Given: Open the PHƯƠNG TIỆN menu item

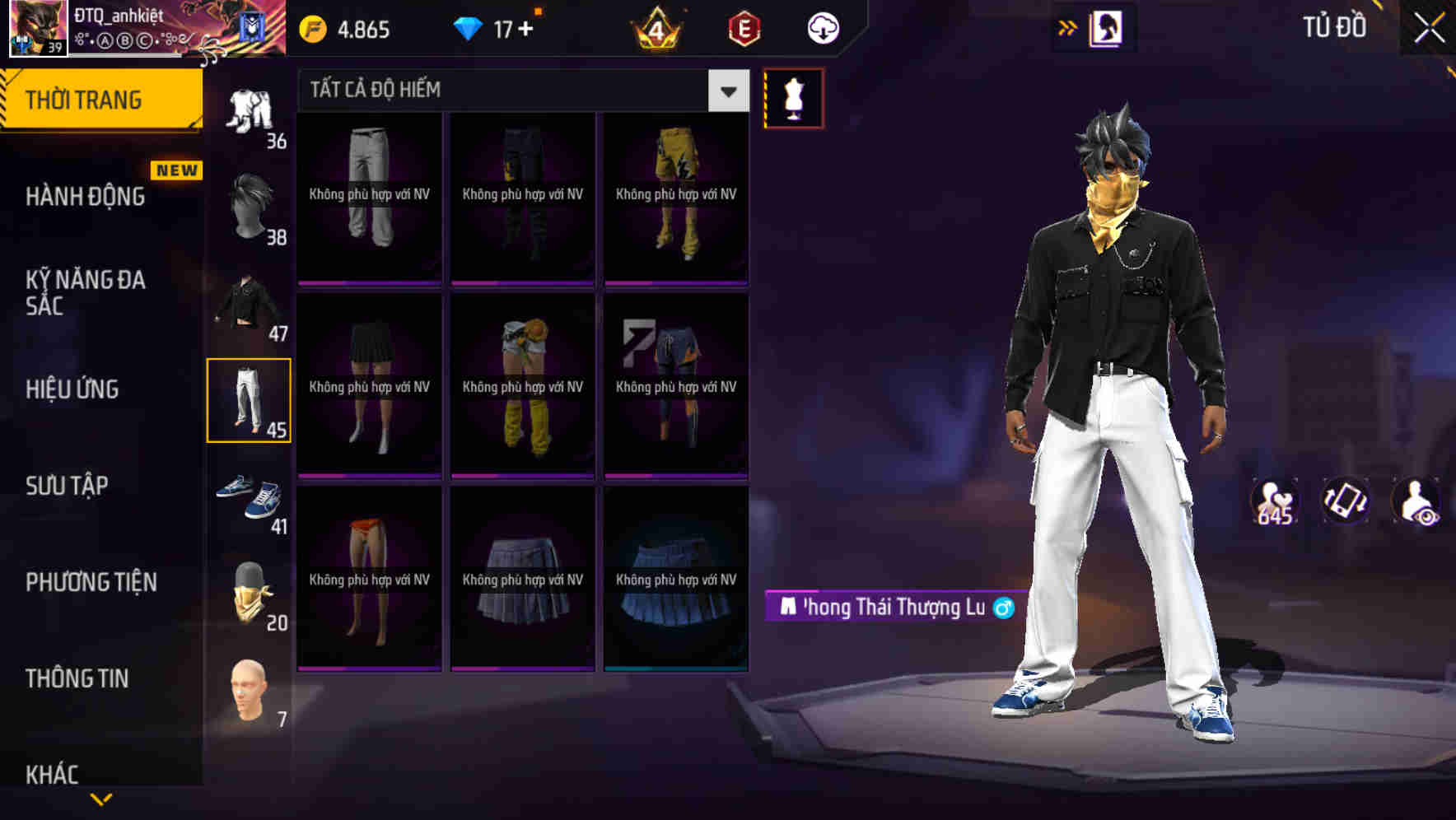Looking at the screenshot, I should pos(91,582).
